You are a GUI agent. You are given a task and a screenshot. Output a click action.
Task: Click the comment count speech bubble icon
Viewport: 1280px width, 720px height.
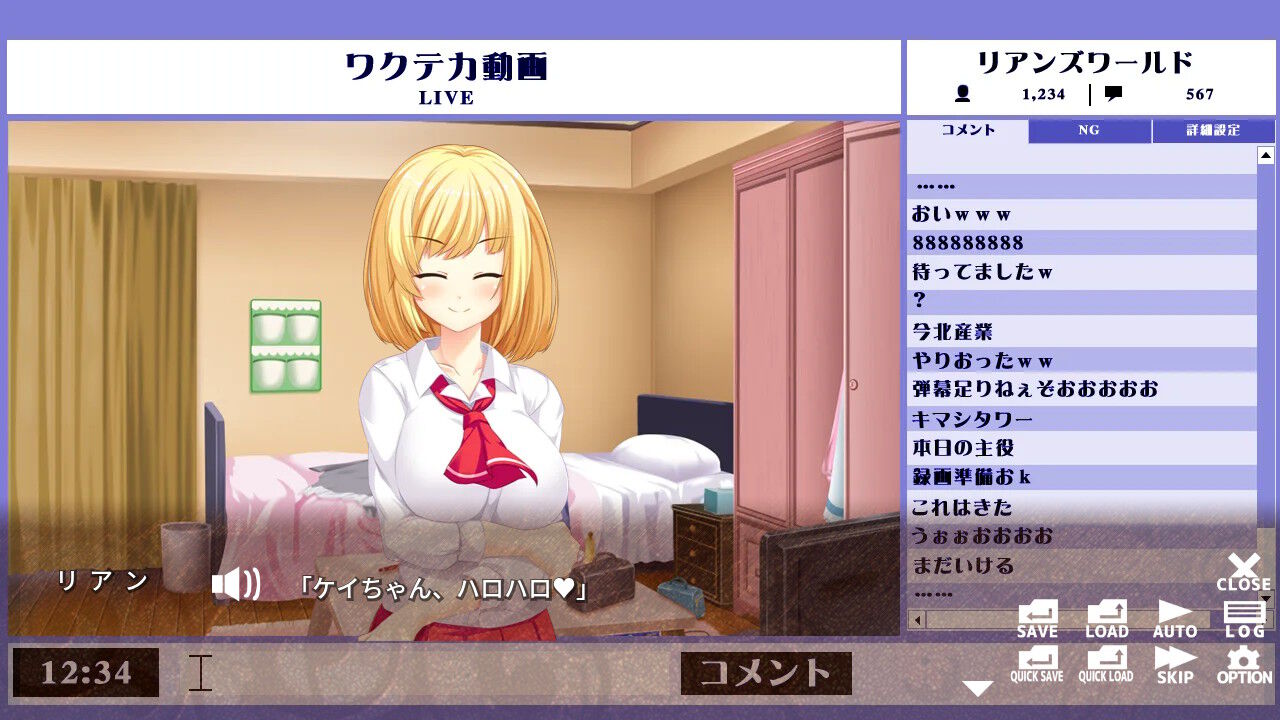(x=1113, y=95)
